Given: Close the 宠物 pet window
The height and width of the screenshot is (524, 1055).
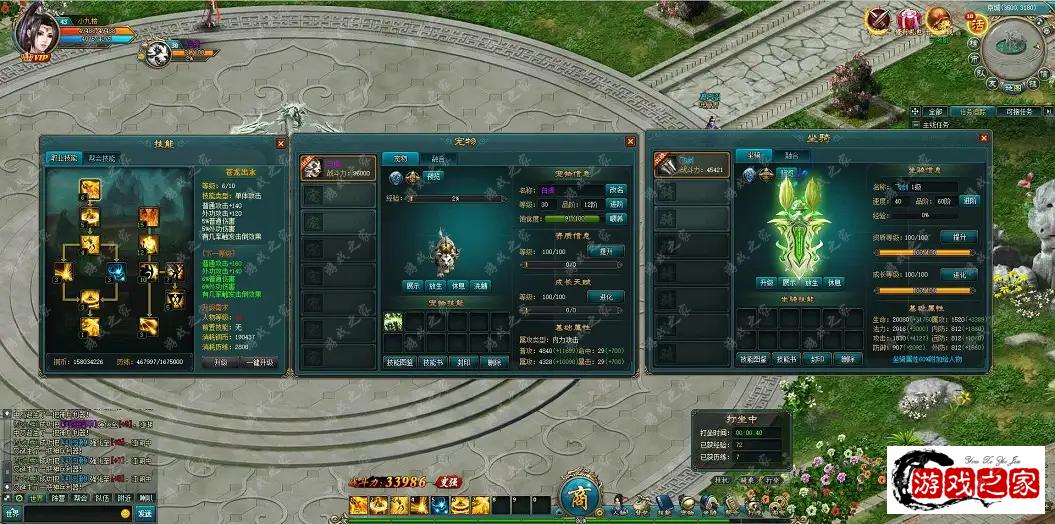Looking at the screenshot, I should tap(630, 142).
